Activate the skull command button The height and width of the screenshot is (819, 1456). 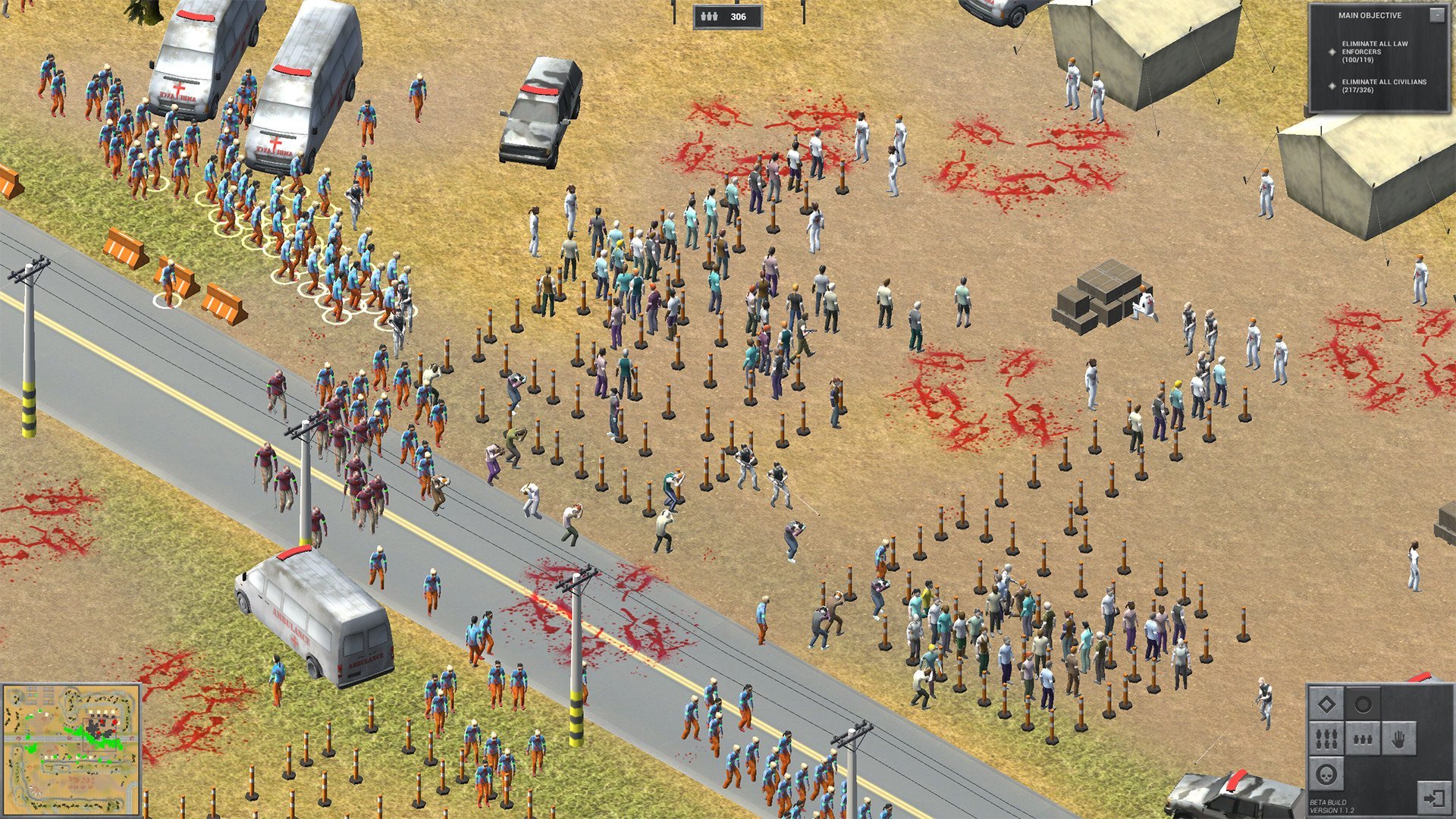(x=1326, y=775)
